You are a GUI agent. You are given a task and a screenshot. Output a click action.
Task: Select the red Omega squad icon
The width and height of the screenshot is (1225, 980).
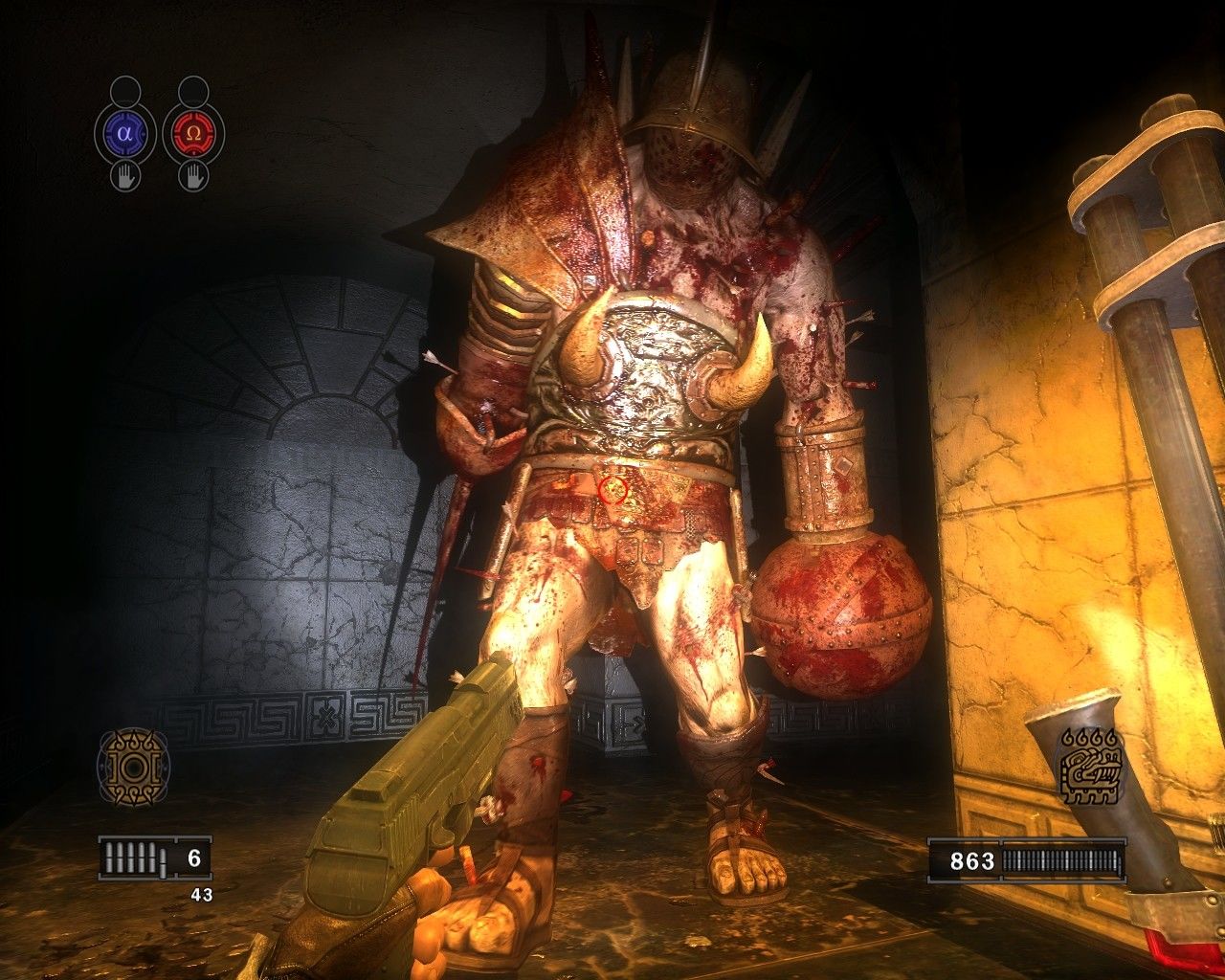click(192, 134)
